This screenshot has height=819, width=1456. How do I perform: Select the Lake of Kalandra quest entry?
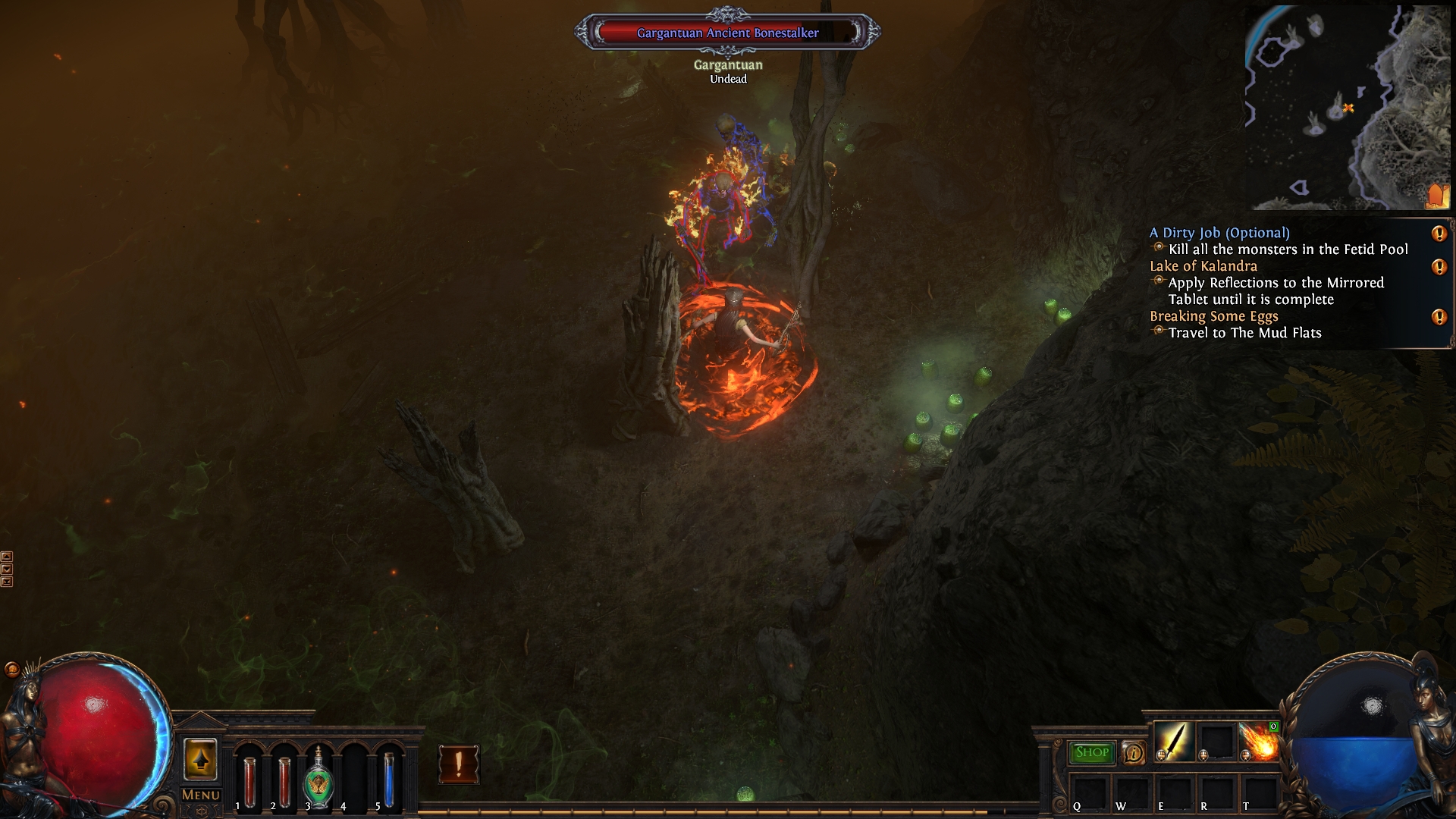pos(1203,266)
